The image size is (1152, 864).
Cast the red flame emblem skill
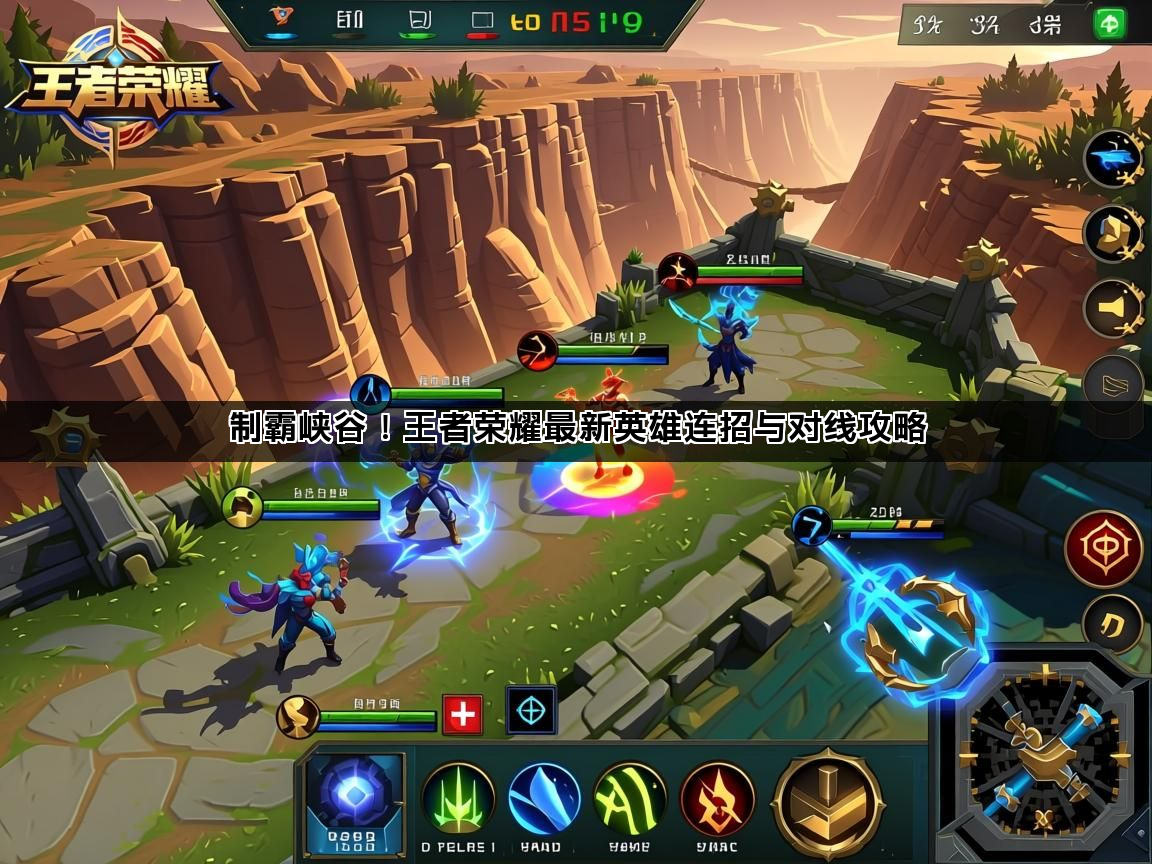point(717,799)
